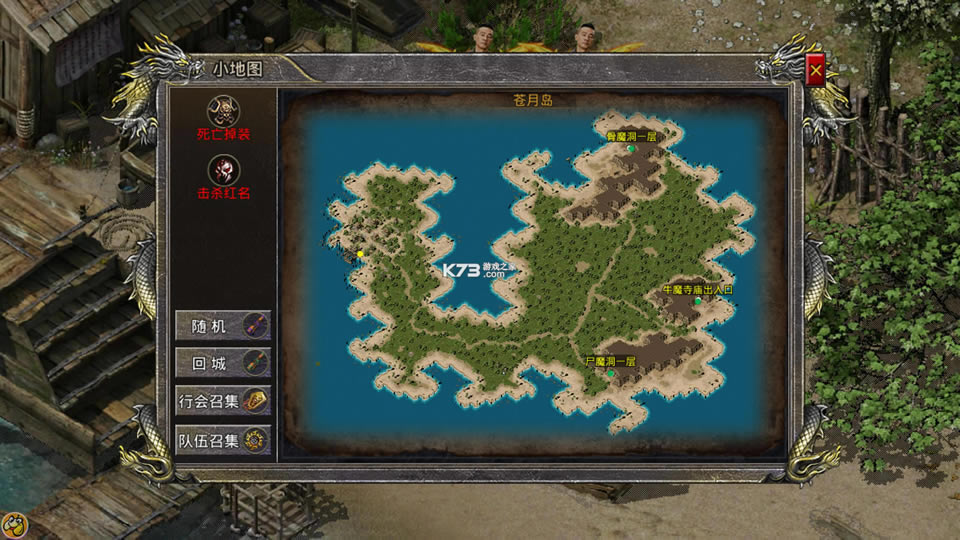Select the 牛魔寺庙出入口 map marker
The image size is (960, 540).
(697, 300)
